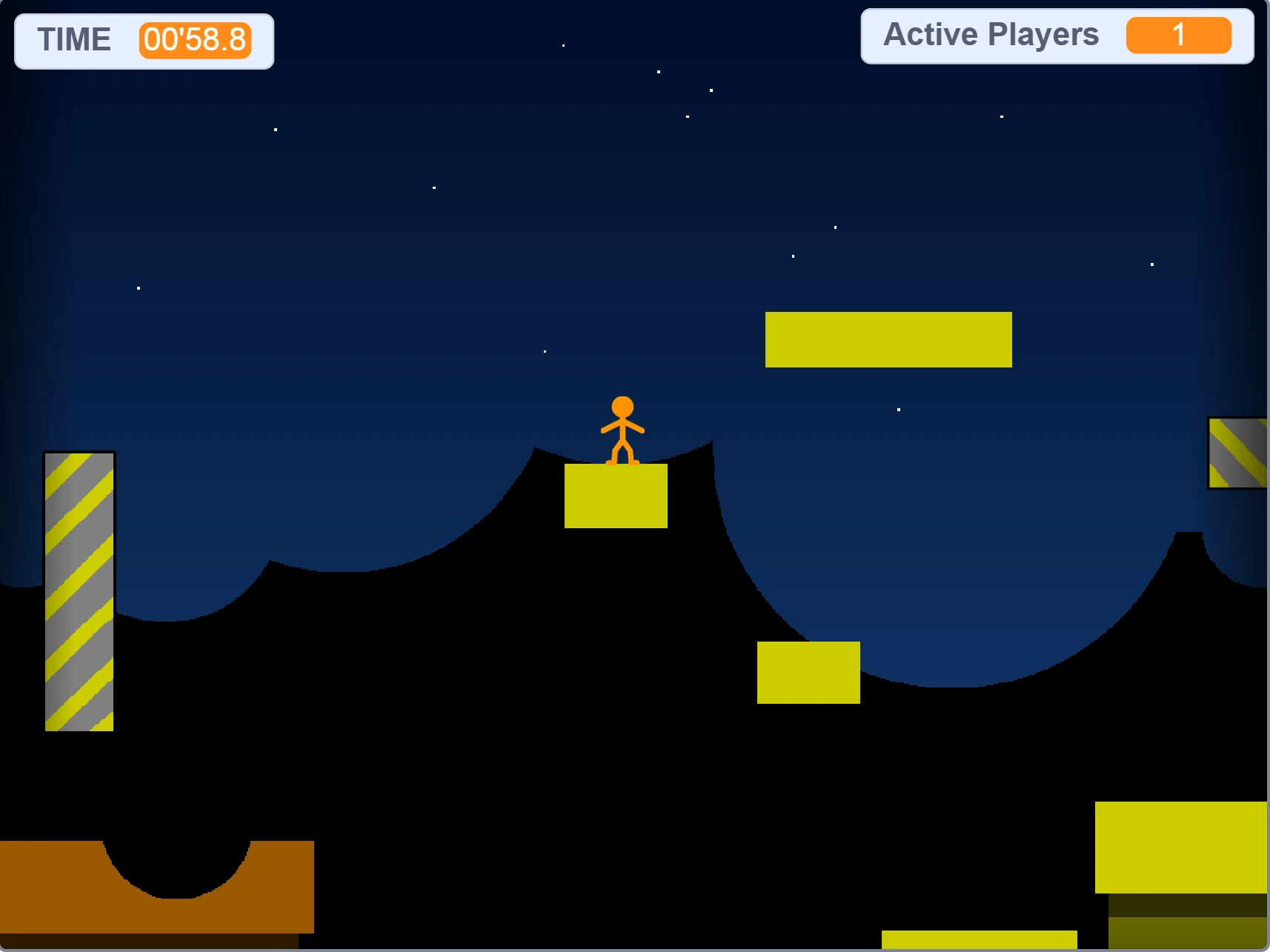Screen dimensions: 1270x952
Task: Click the striped hazard pillar on the left
Action: tap(78, 593)
